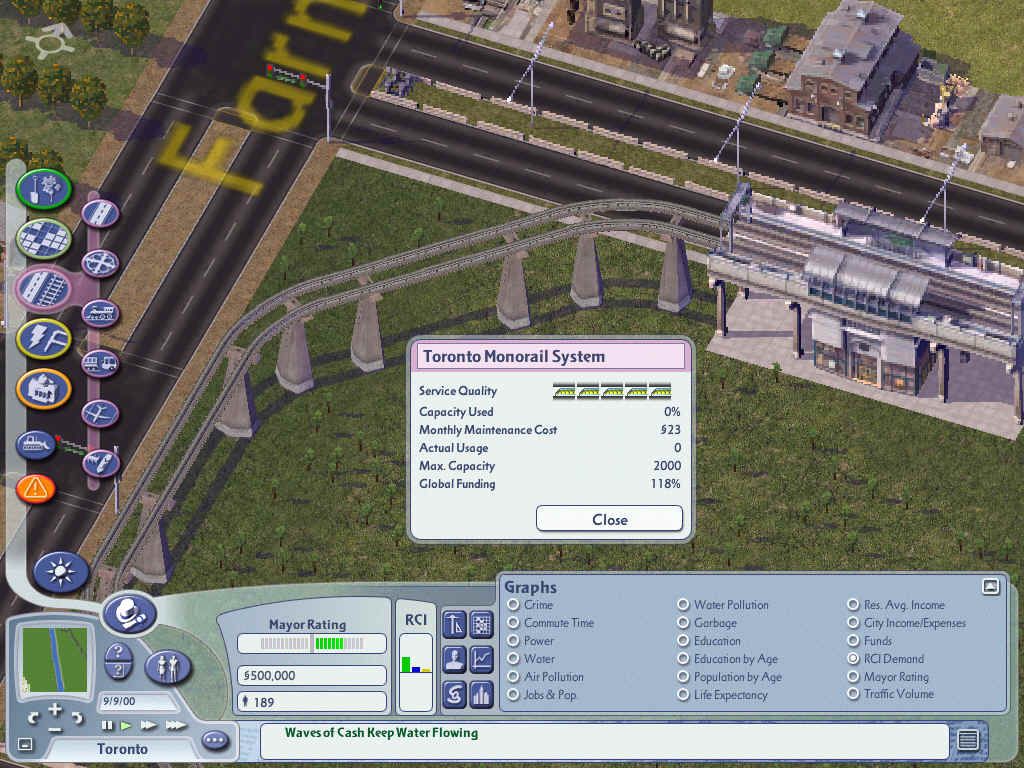Screen dimensions: 1024x768
Task: Select the Water Pollution graph option
Action: pyautogui.click(x=683, y=605)
